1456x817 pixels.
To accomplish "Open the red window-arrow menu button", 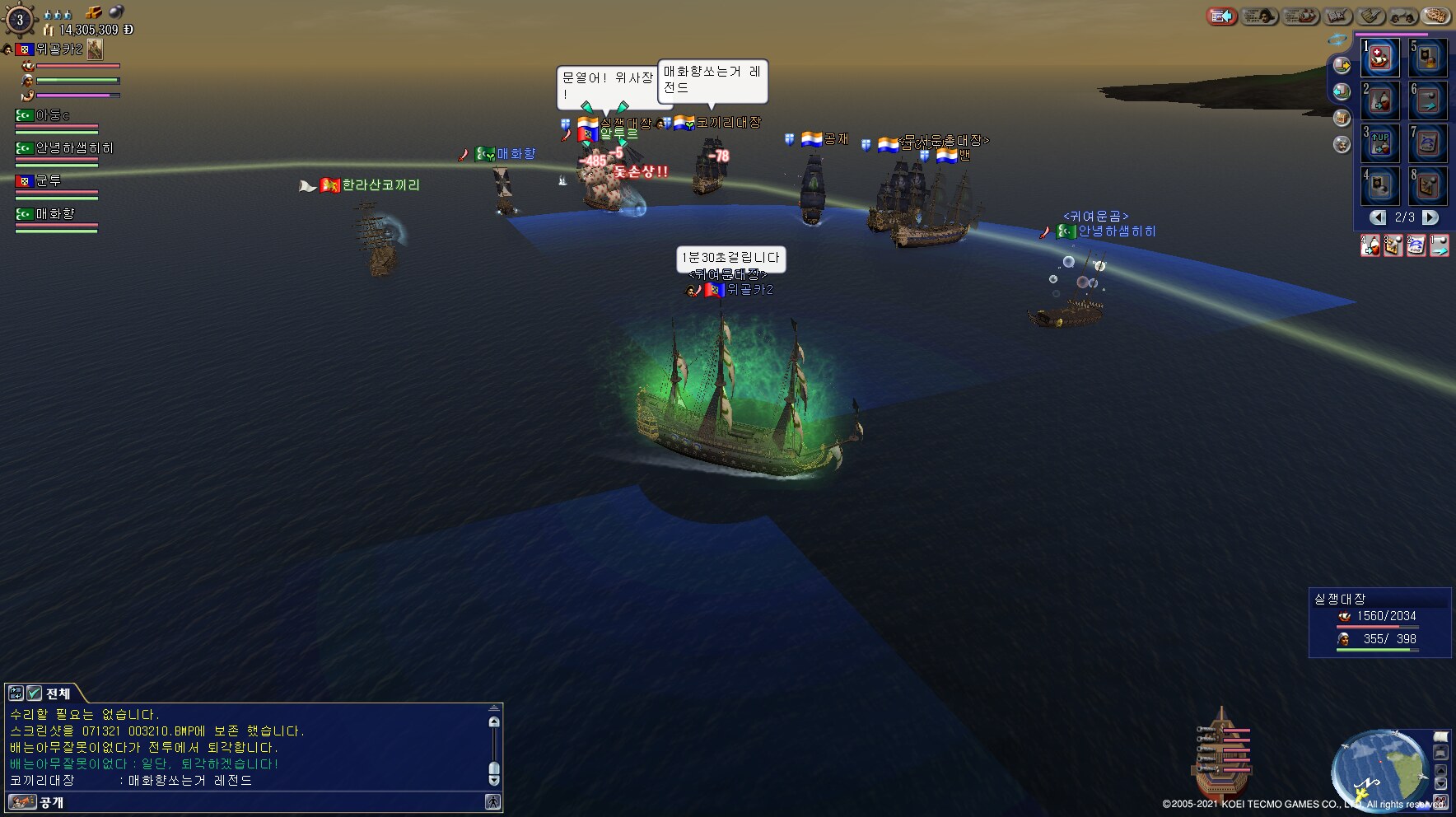I will [1222, 16].
